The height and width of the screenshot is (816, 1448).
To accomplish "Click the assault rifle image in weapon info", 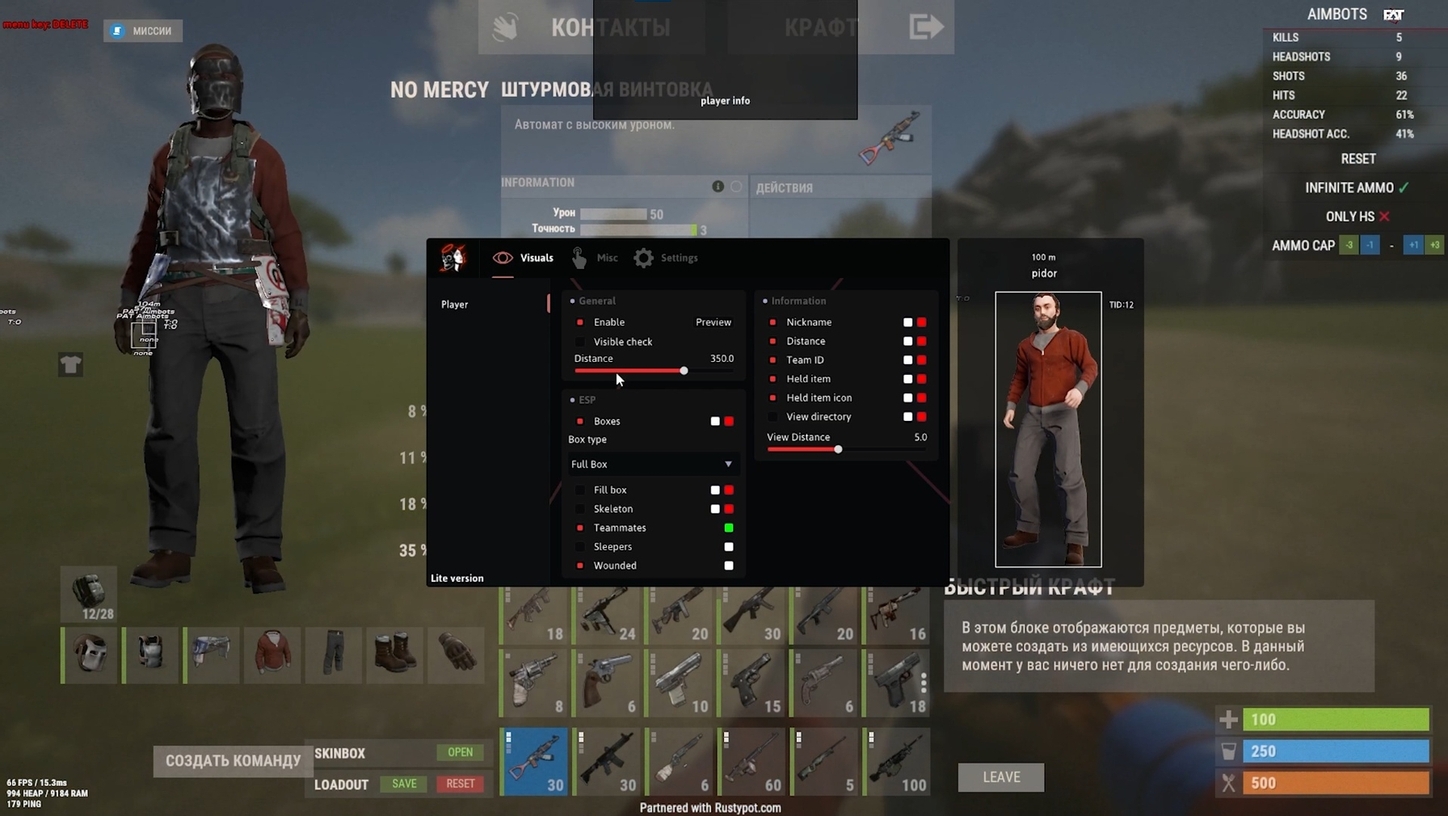I will 888,137.
